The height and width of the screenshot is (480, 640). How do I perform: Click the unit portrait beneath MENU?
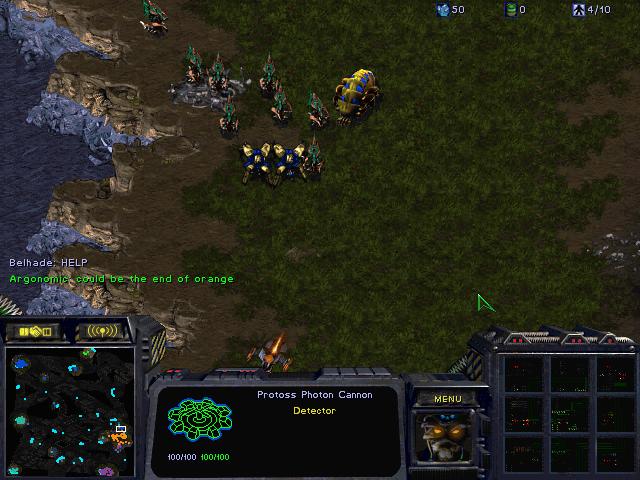tap(447, 436)
